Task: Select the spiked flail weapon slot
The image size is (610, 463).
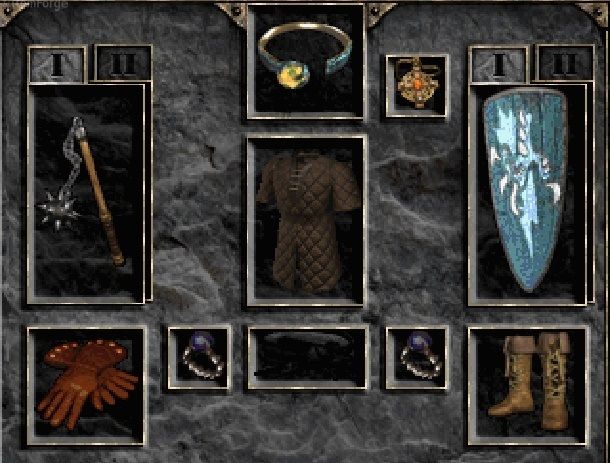Action: click(x=88, y=193)
